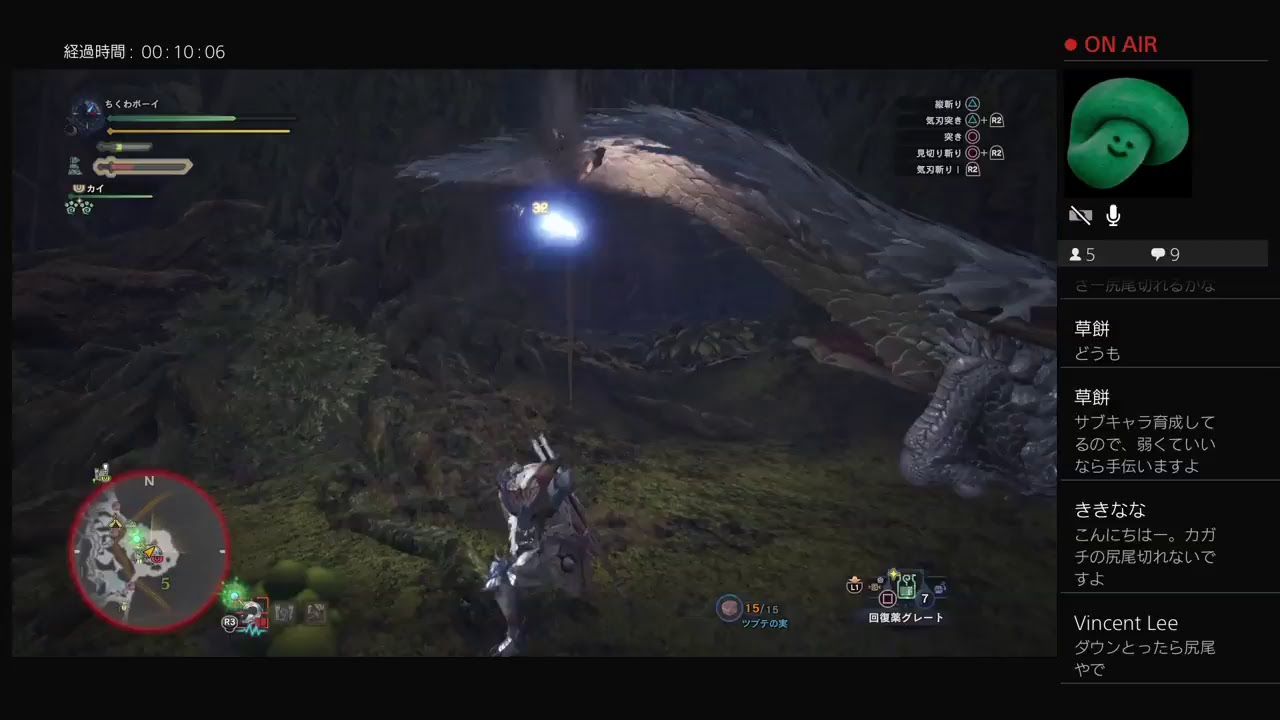Click the ツブテの実 slinger ammo icon
1280x720 pixels.
(x=728, y=610)
